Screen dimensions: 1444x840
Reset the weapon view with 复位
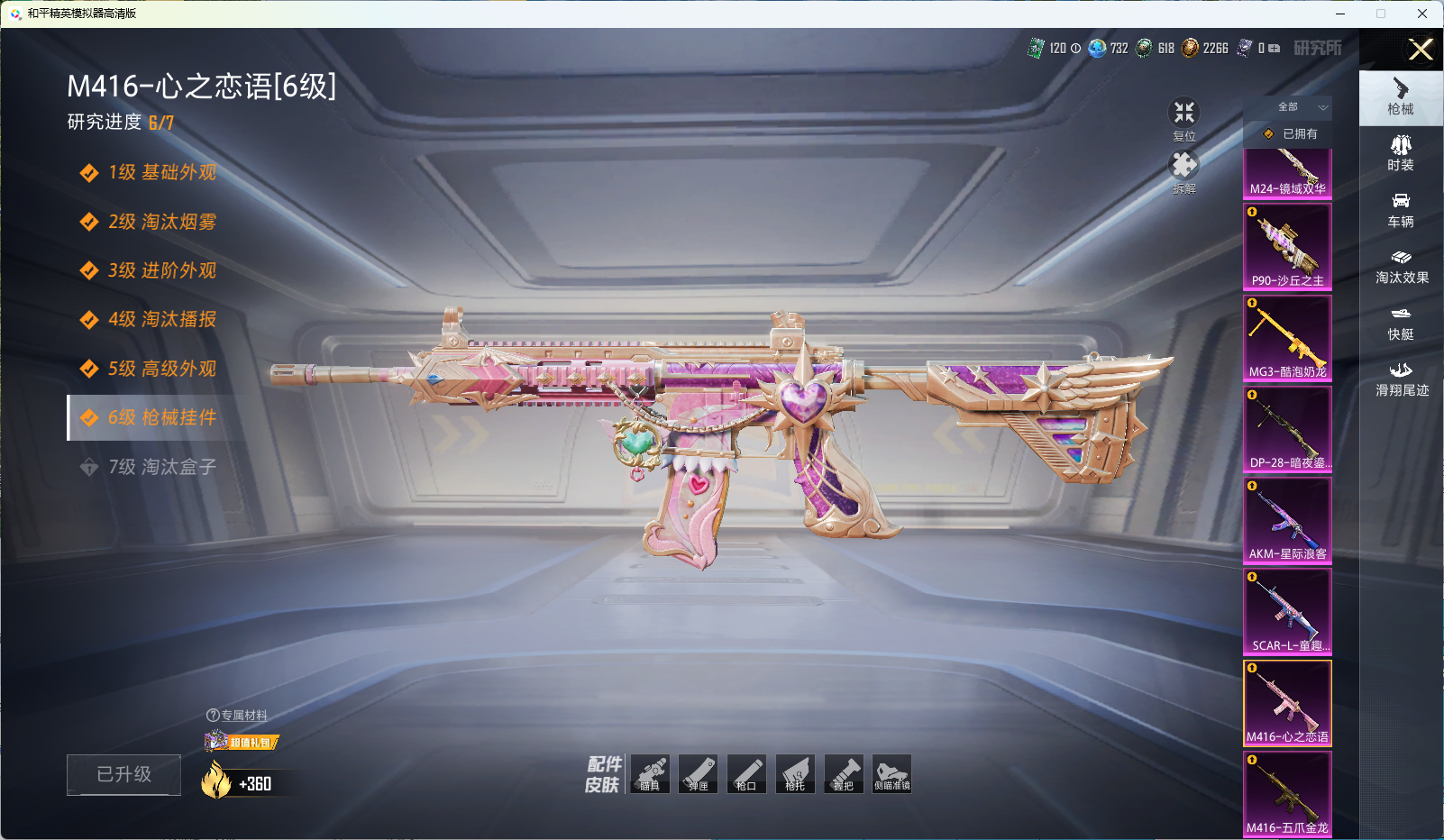coord(1184,118)
